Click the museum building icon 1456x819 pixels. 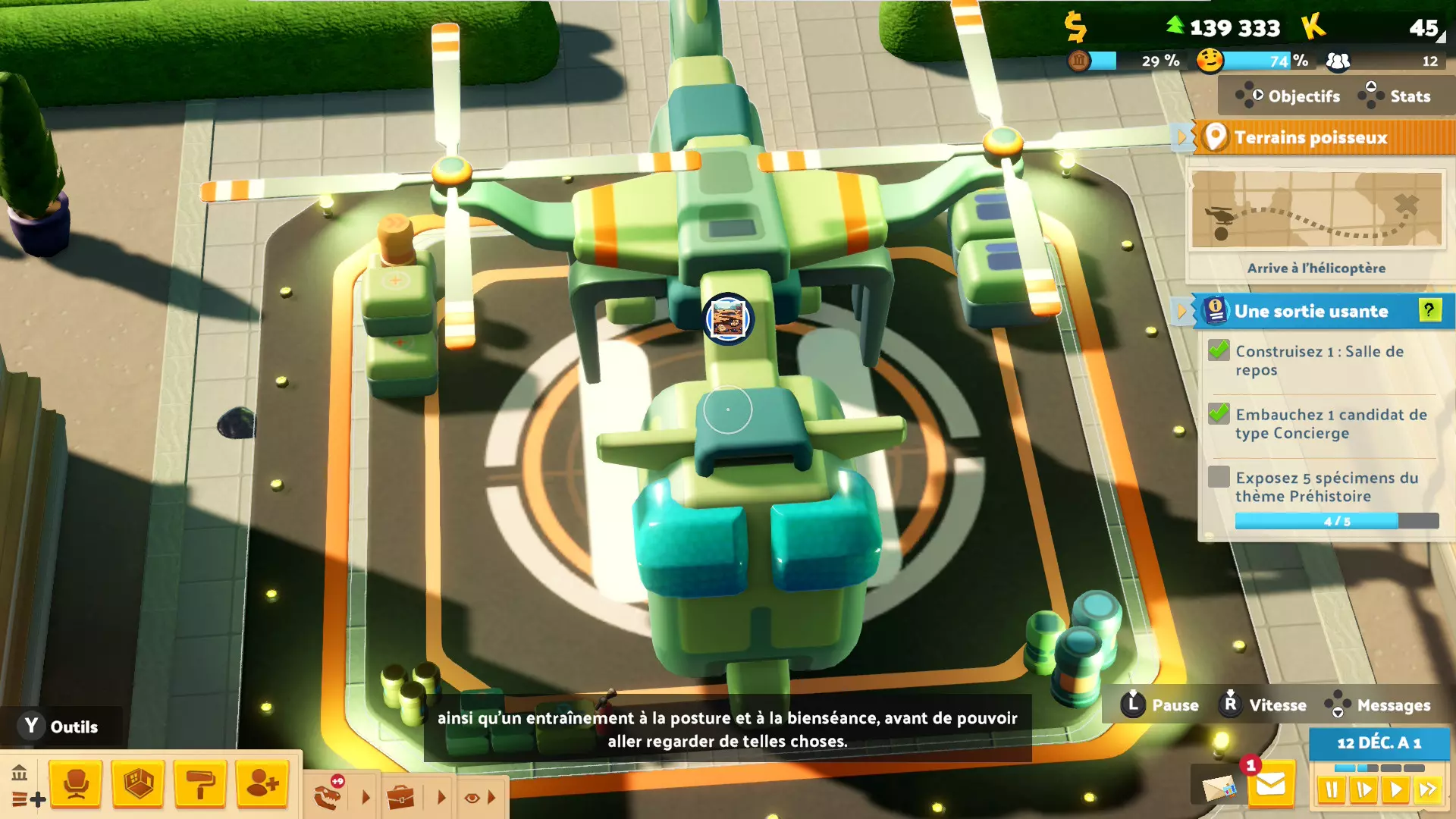pyautogui.click(x=20, y=773)
